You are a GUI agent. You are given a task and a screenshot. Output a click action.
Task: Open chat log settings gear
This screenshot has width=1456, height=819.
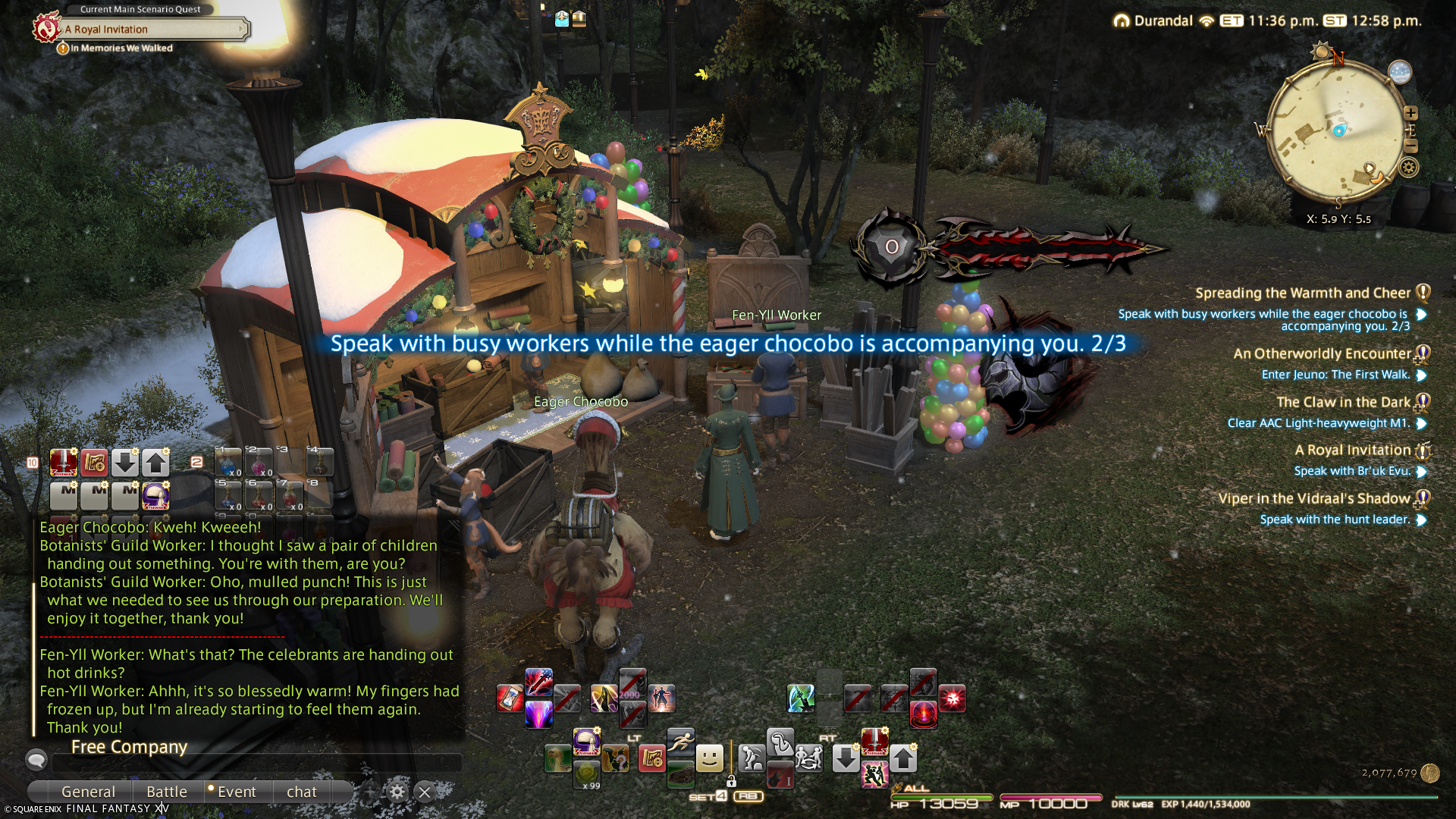coord(397,792)
